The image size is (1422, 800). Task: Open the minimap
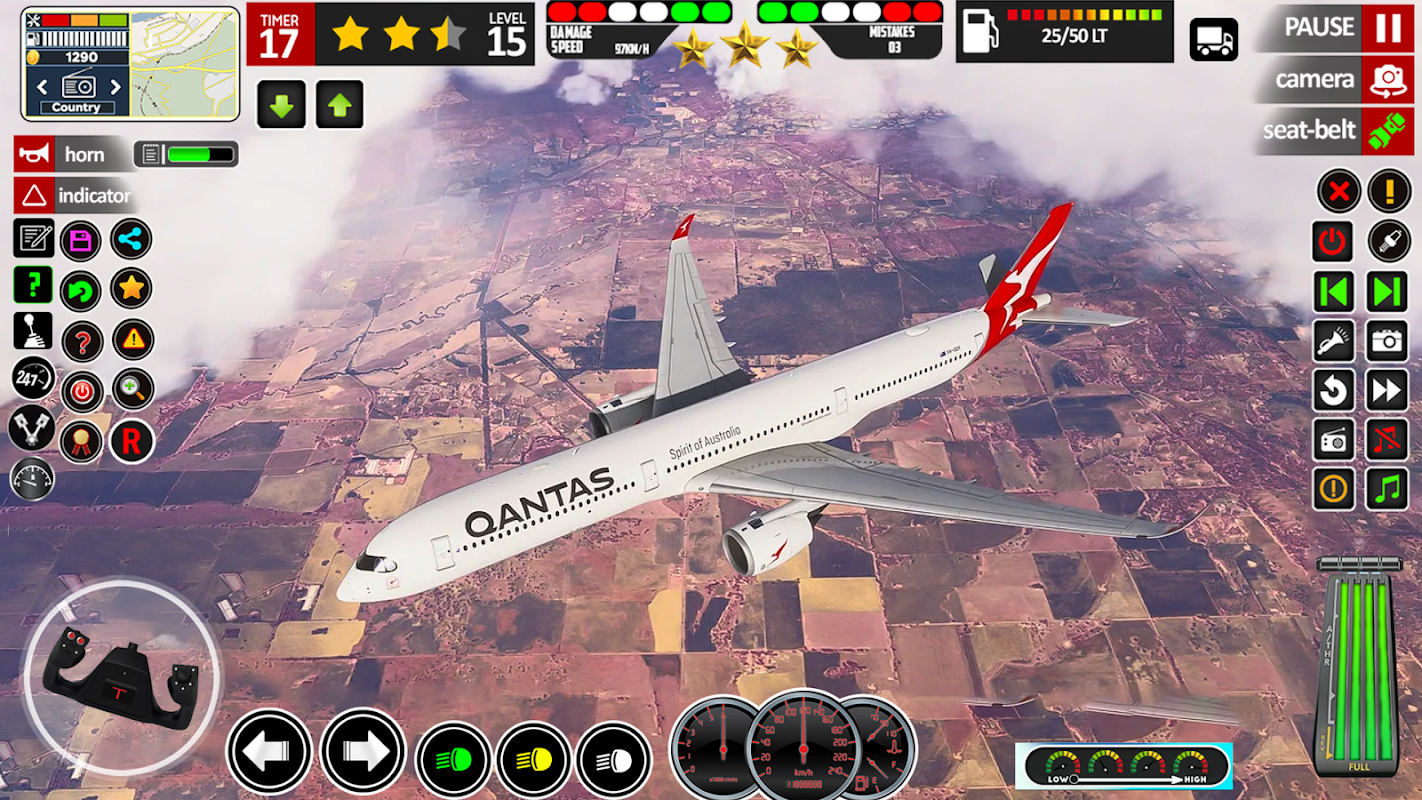(185, 62)
